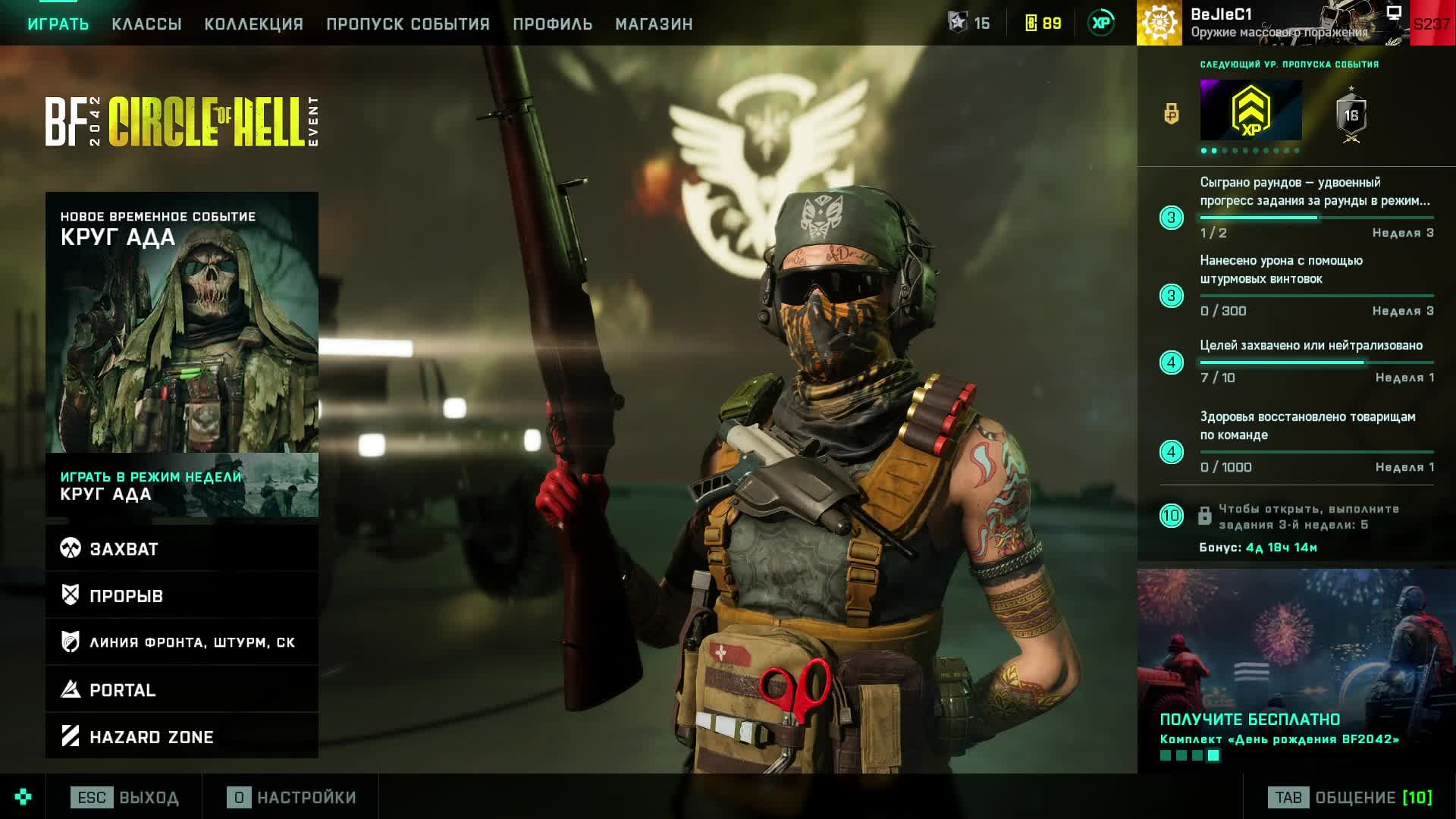The image size is (1456, 819).
Task: Open the ОБЩЕНИЕ social panel
Action: point(1350,798)
